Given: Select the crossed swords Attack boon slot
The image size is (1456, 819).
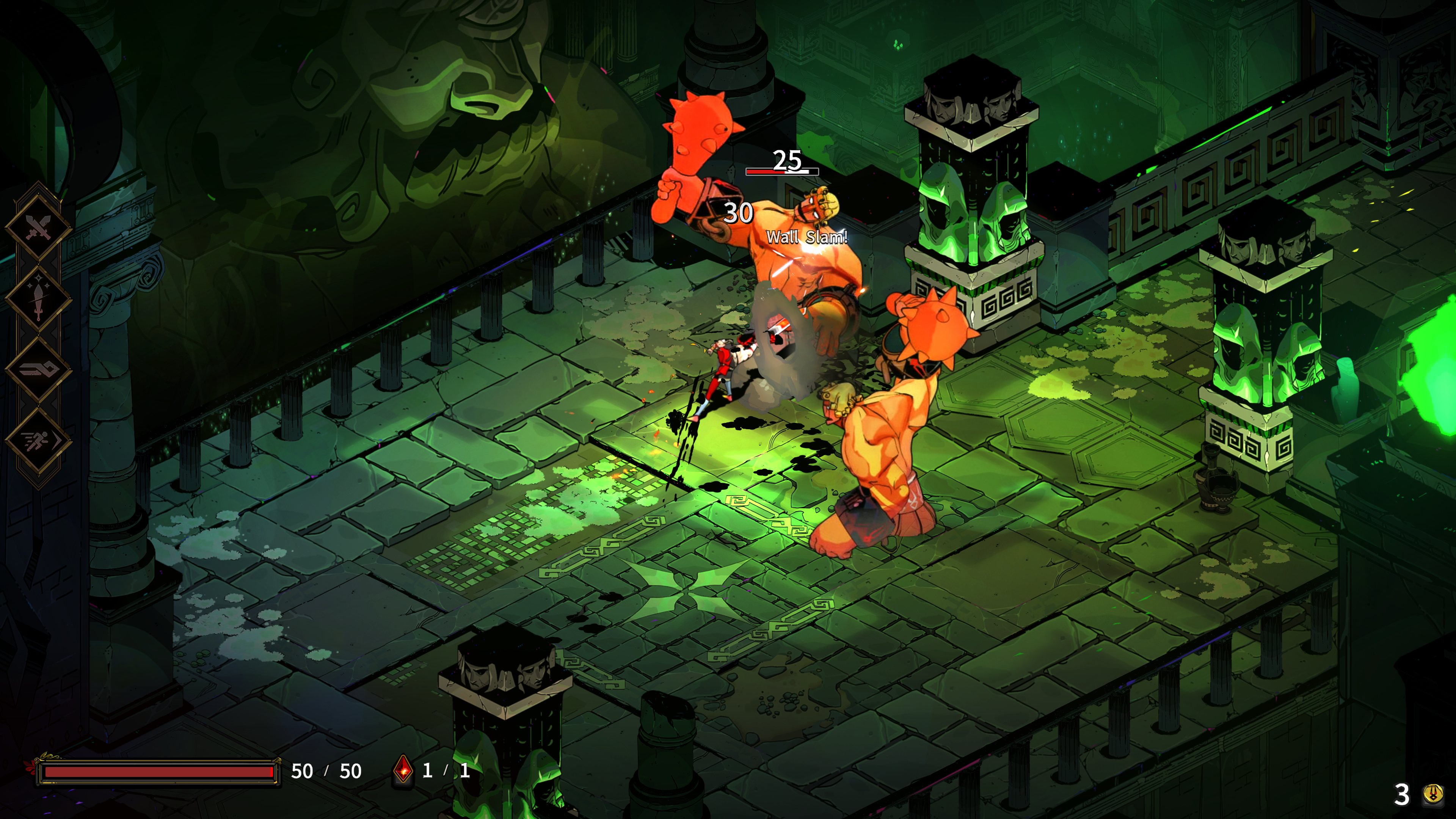Looking at the screenshot, I should point(38,227).
